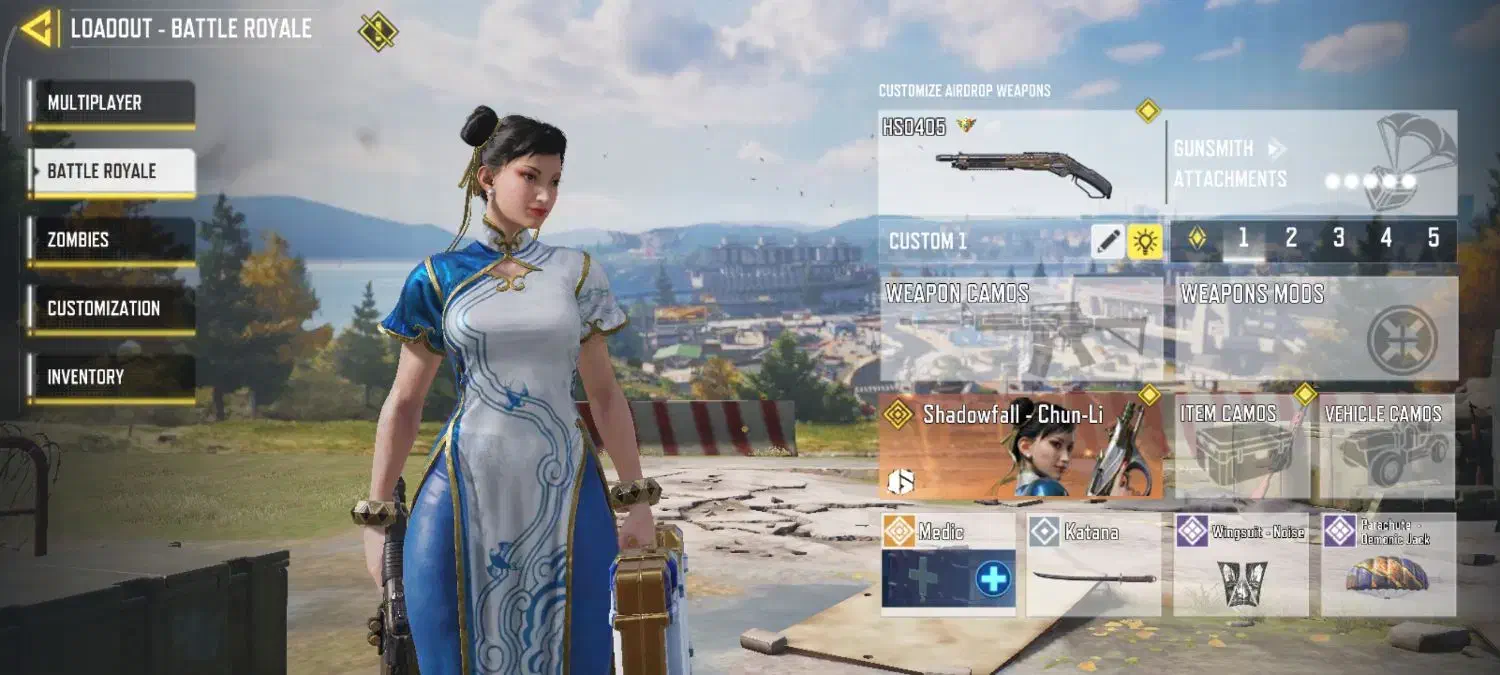Open Item Camos

(1241, 446)
